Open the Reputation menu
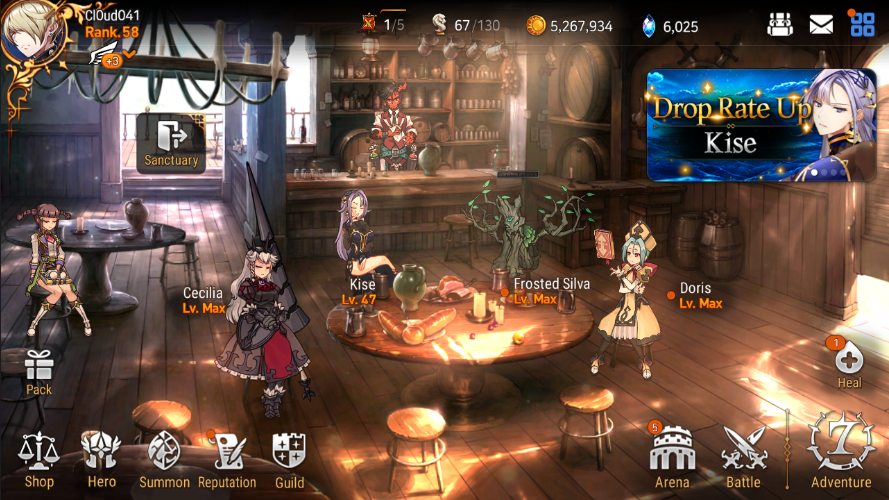This screenshot has height=500, width=889. [227, 459]
